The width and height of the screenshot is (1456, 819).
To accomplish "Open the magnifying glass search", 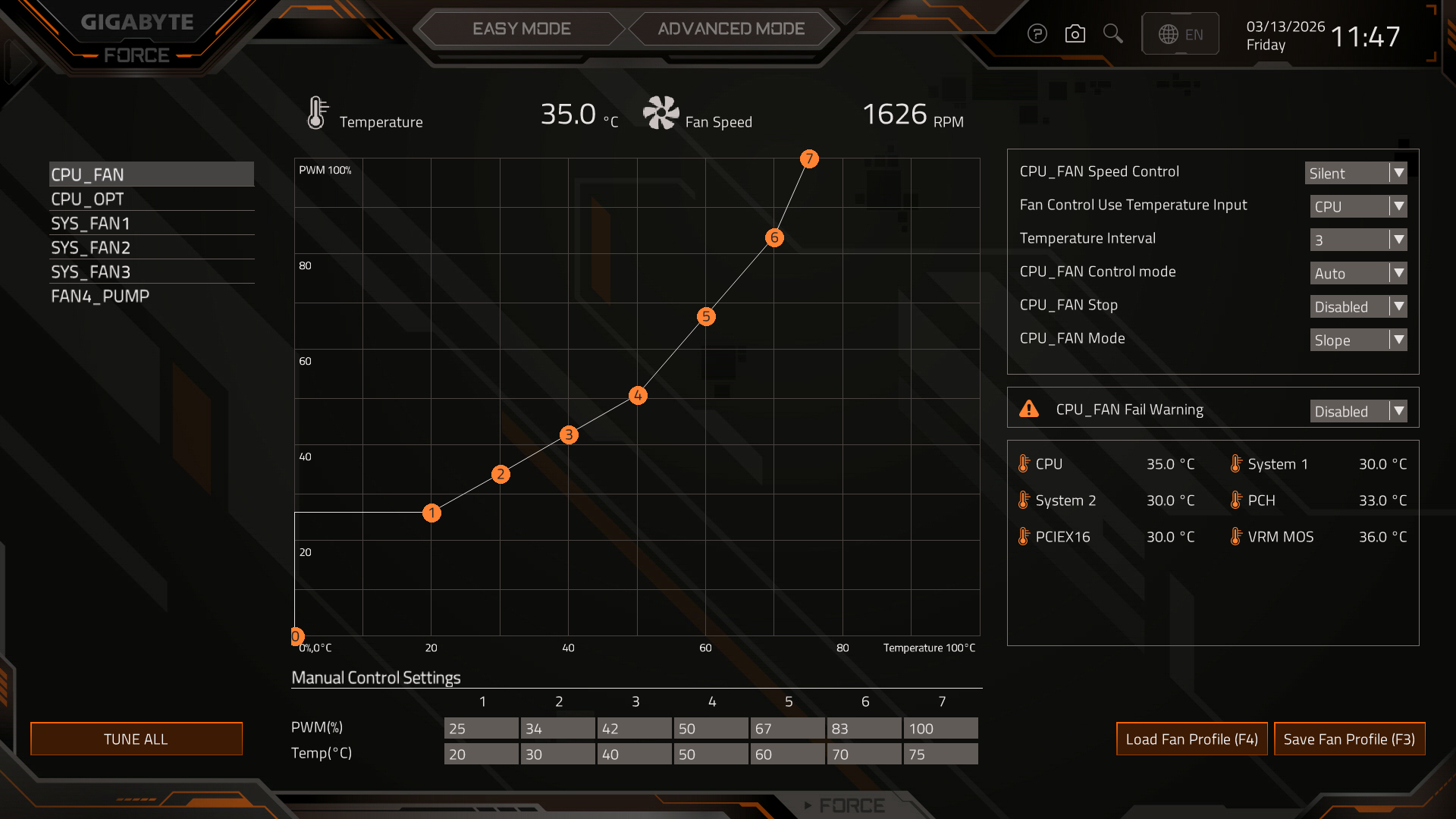I will 1112,34.
